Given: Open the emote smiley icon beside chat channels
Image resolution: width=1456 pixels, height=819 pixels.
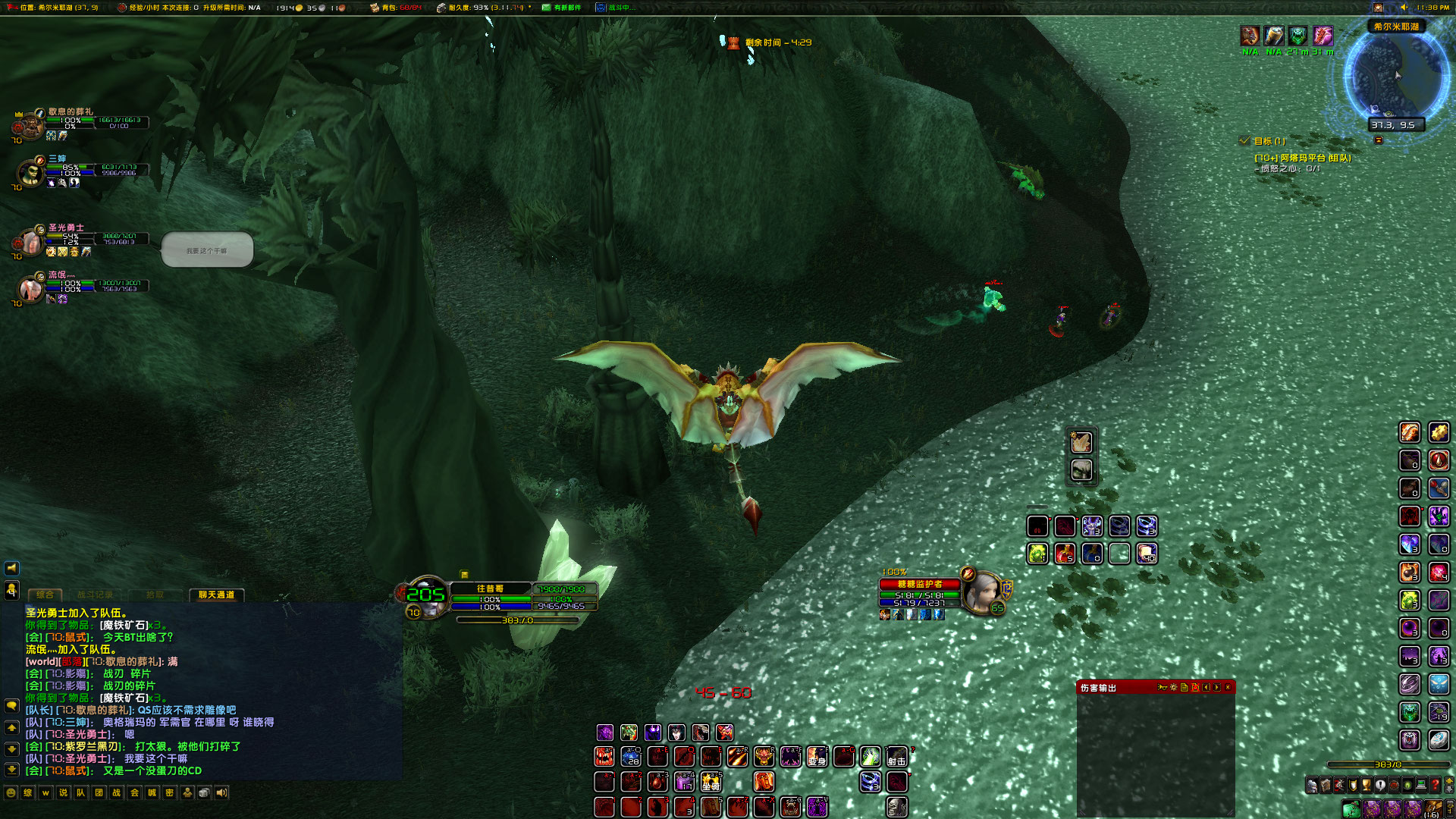Looking at the screenshot, I should click(x=11, y=793).
